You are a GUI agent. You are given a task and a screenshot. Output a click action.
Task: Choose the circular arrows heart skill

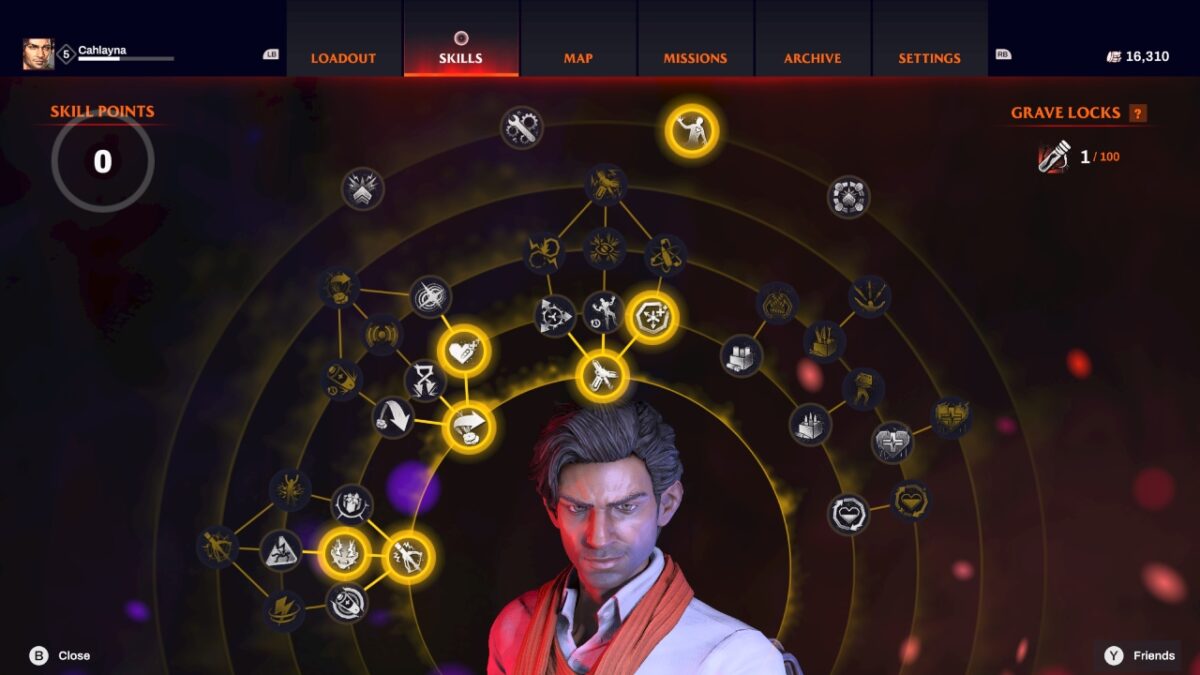(848, 514)
